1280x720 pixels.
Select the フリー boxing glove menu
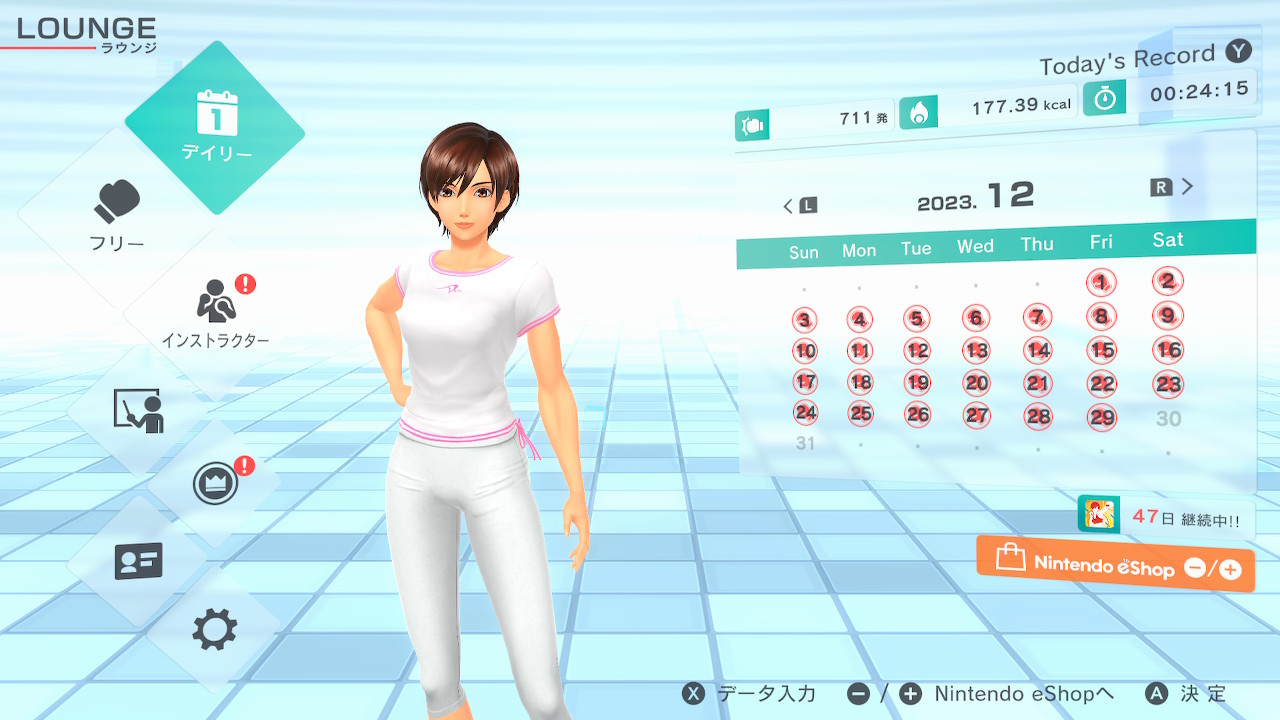118,214
